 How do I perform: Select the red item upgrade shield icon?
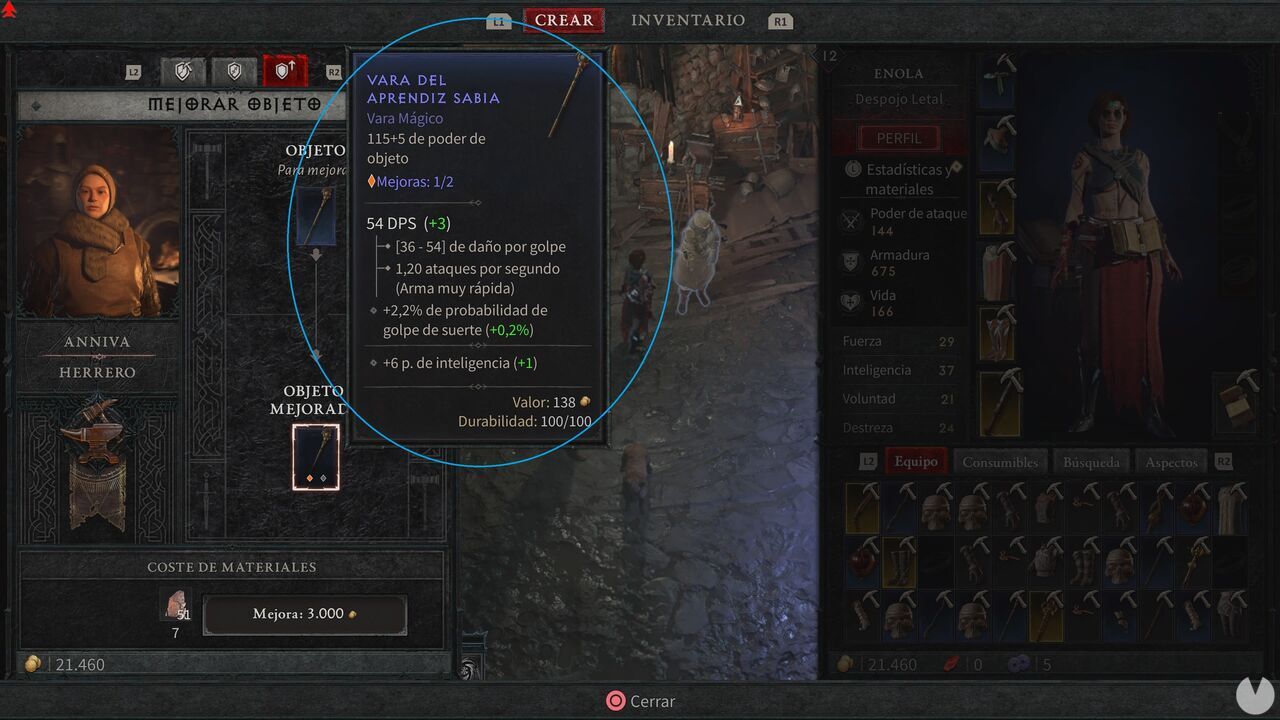[x=287, y=71]
